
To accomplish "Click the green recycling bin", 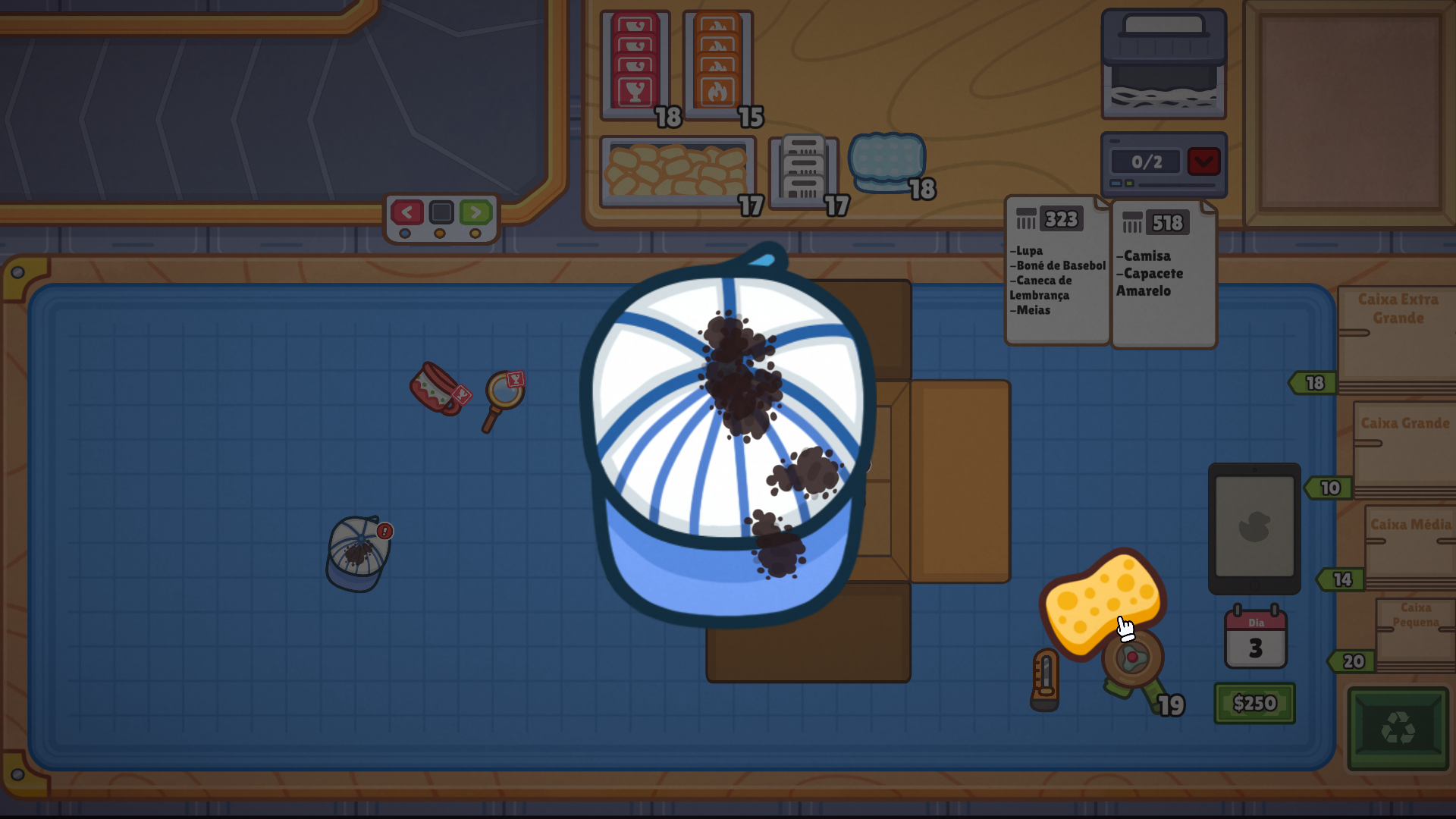I will (x=1398, y=729).
